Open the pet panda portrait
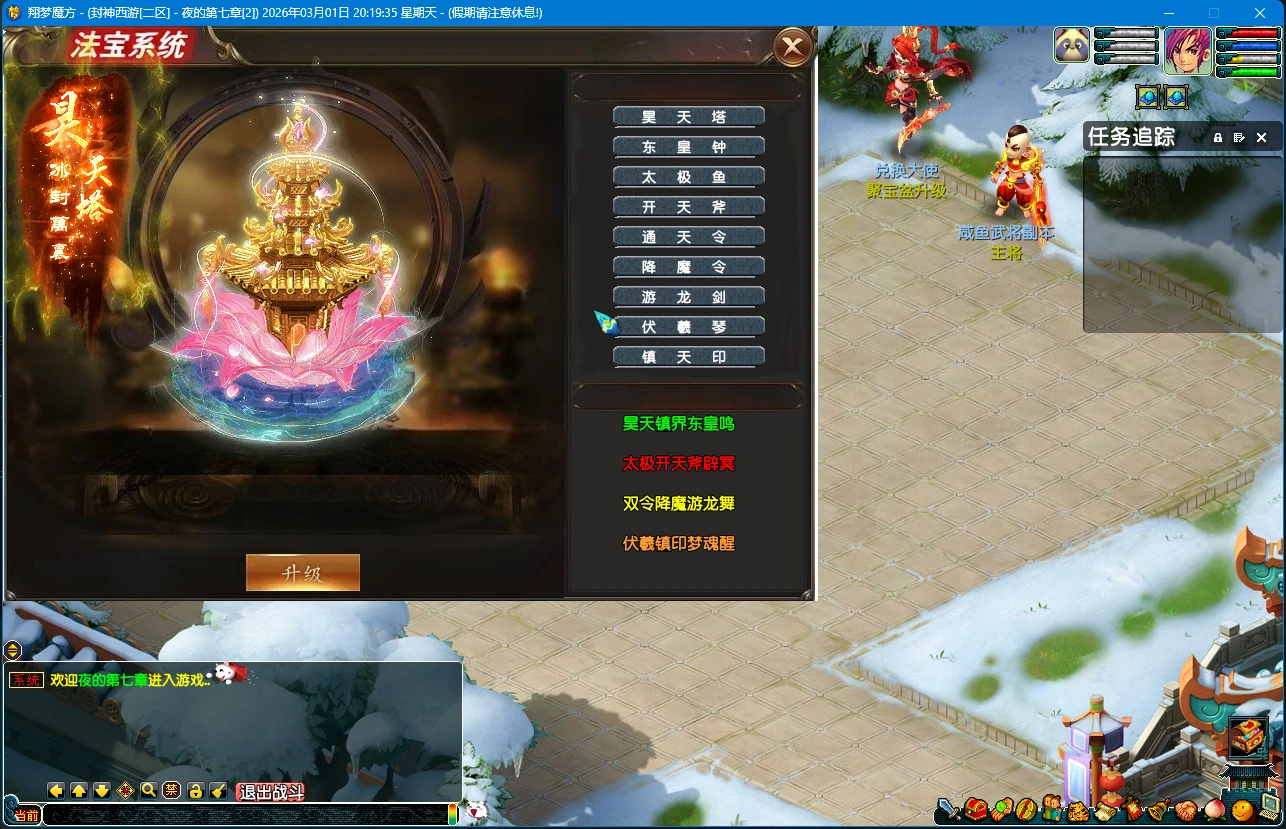The width and height of the screenshot is (1286, 829). [1072, 46]
